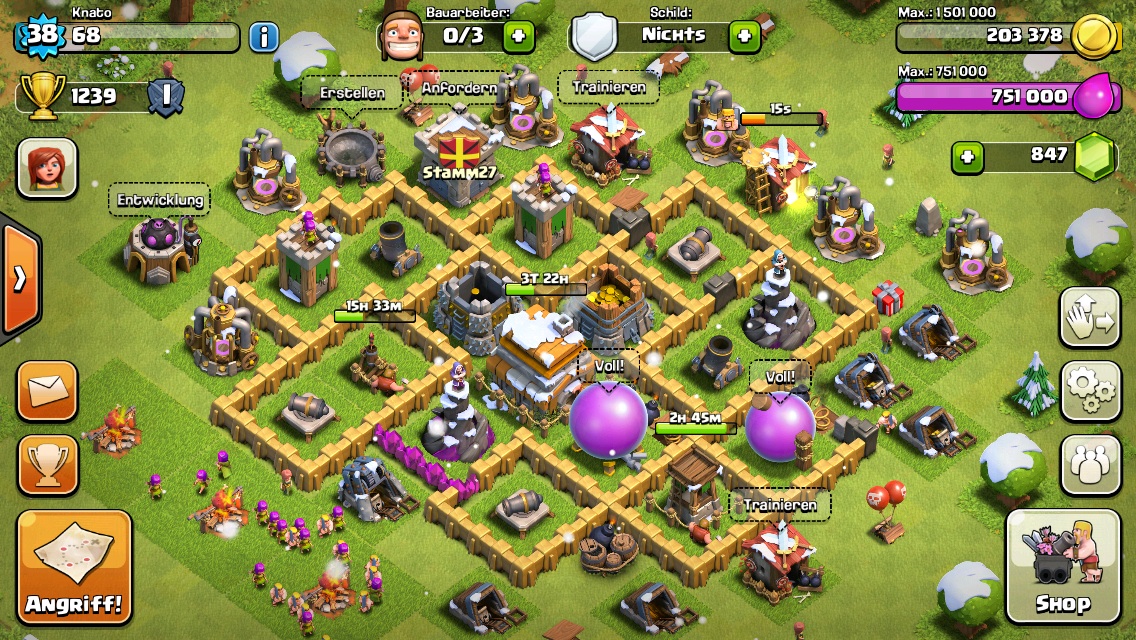Open the mail inbox
This screenshot has width=1136, height=640.
click(47, 390)
